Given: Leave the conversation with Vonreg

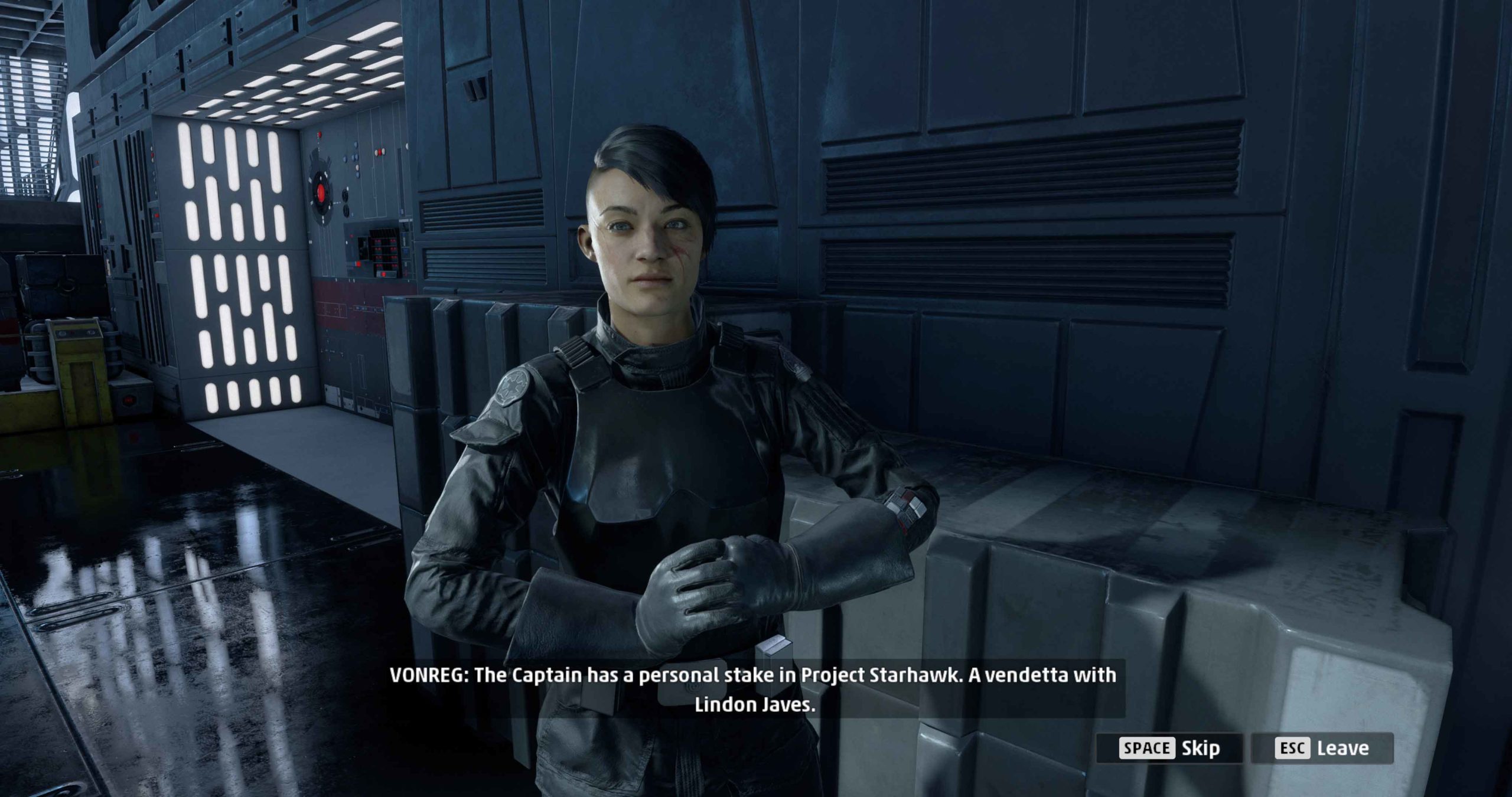Looking at the screenshot, I should pos(1322,748).
